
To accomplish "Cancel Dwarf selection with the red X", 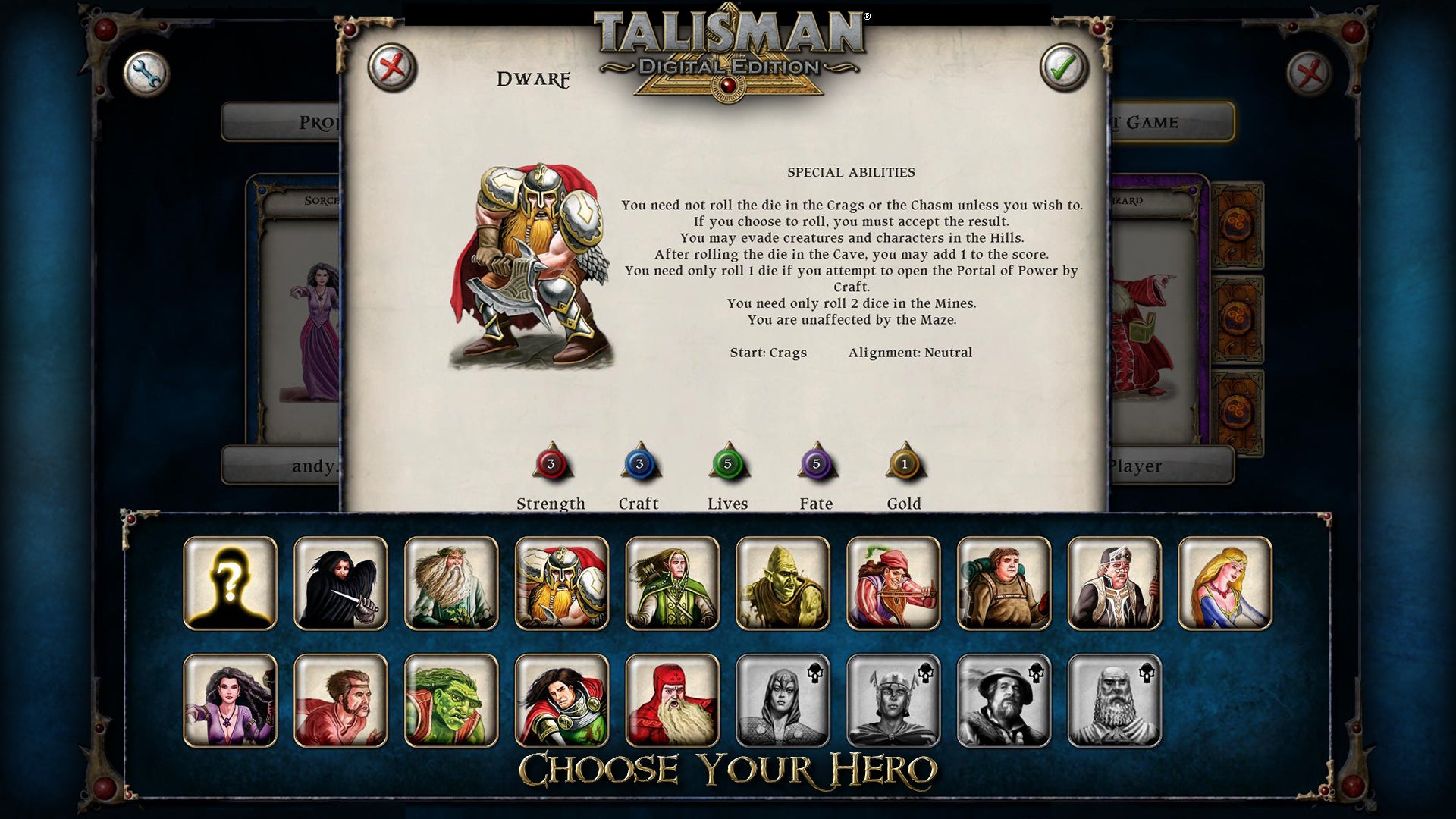I will click(394, 68).
